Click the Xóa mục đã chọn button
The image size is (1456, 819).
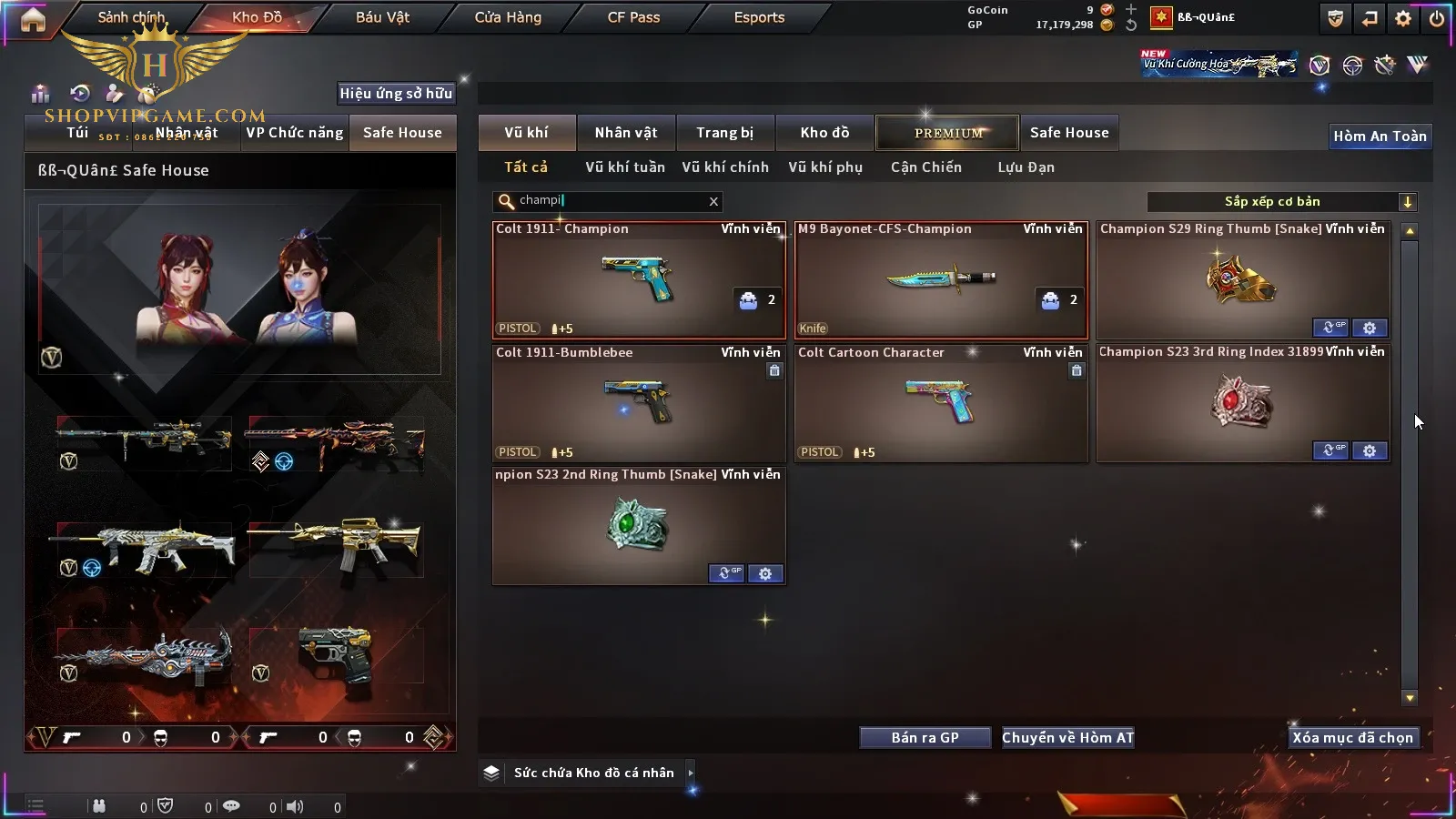tap(1352, 738)
